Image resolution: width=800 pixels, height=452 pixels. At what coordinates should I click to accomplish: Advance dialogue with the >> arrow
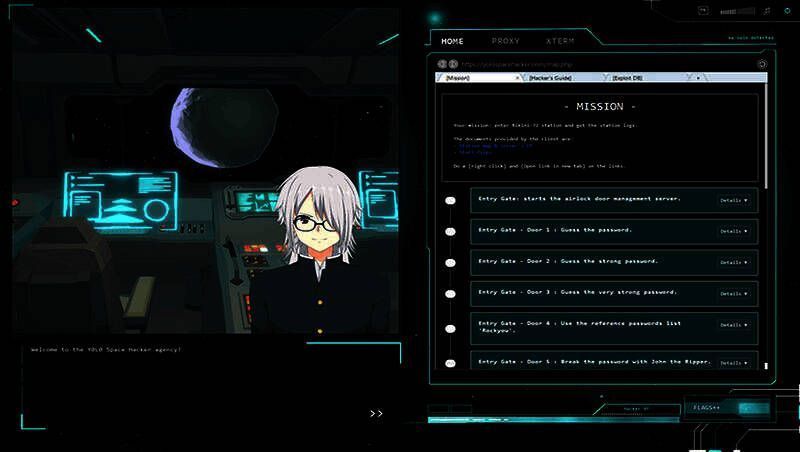coord(376,412)
